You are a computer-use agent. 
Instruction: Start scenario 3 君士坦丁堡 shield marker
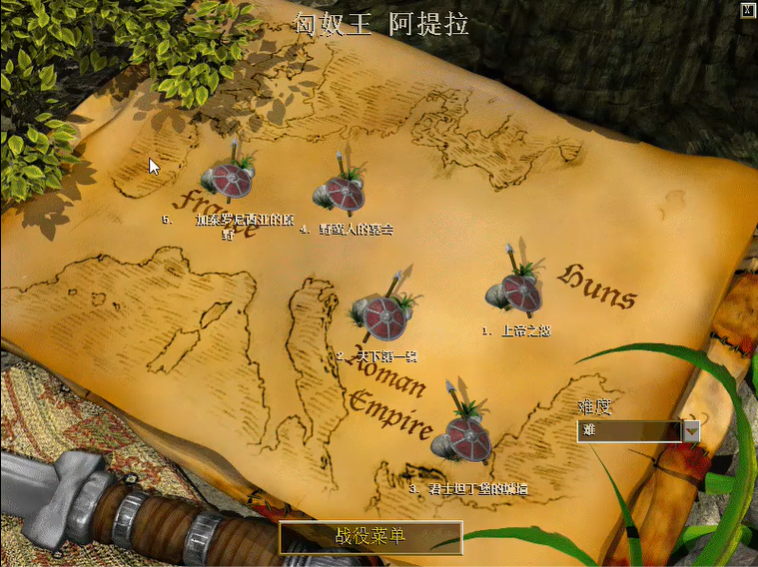[466, 437]
